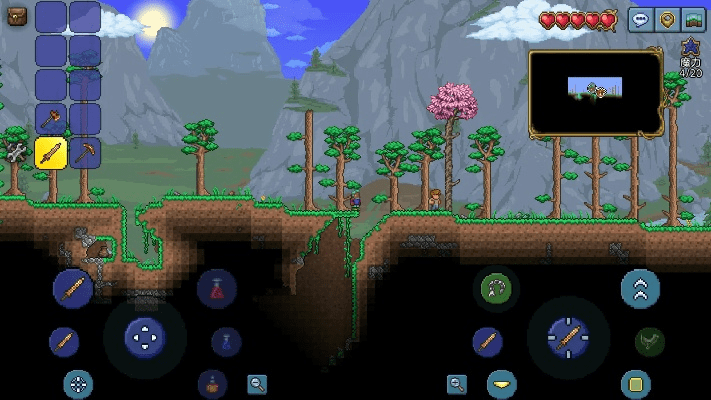711x400 pixels.
Task: Use the red healing potion button
Action: pyautogui.click(x=216, y=290)
